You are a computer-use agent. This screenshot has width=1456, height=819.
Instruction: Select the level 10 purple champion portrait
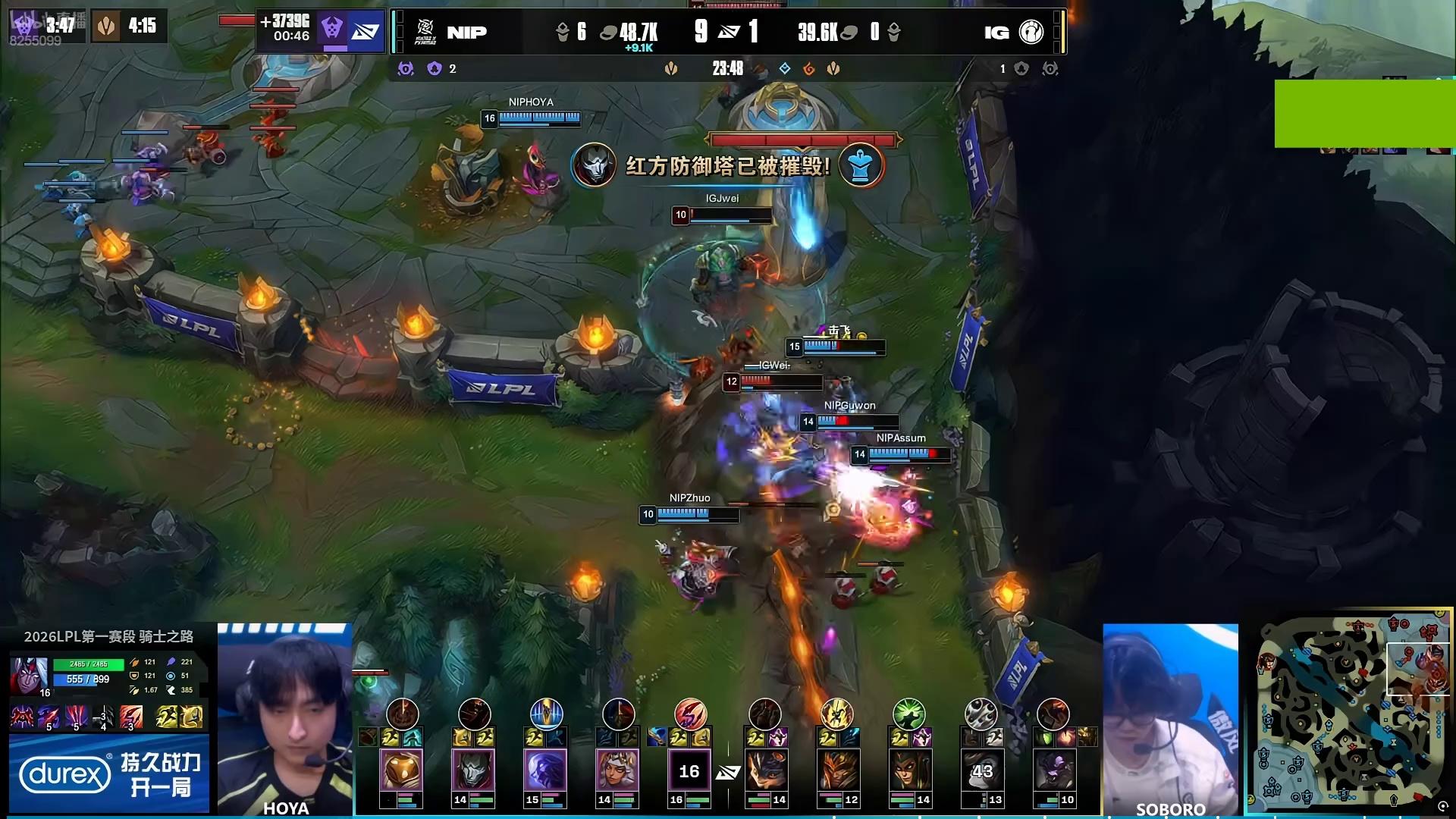tap(1053, 770)
